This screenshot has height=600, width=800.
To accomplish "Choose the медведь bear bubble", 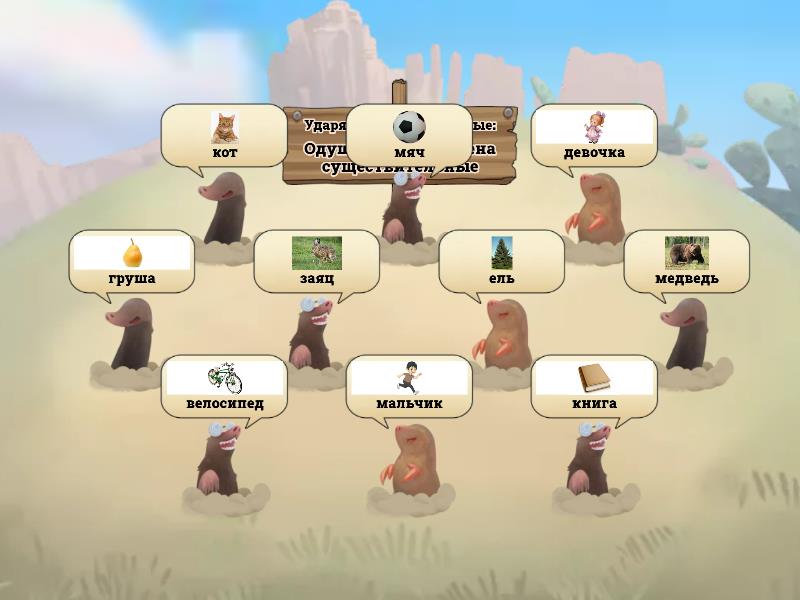I will coord(686,261).
